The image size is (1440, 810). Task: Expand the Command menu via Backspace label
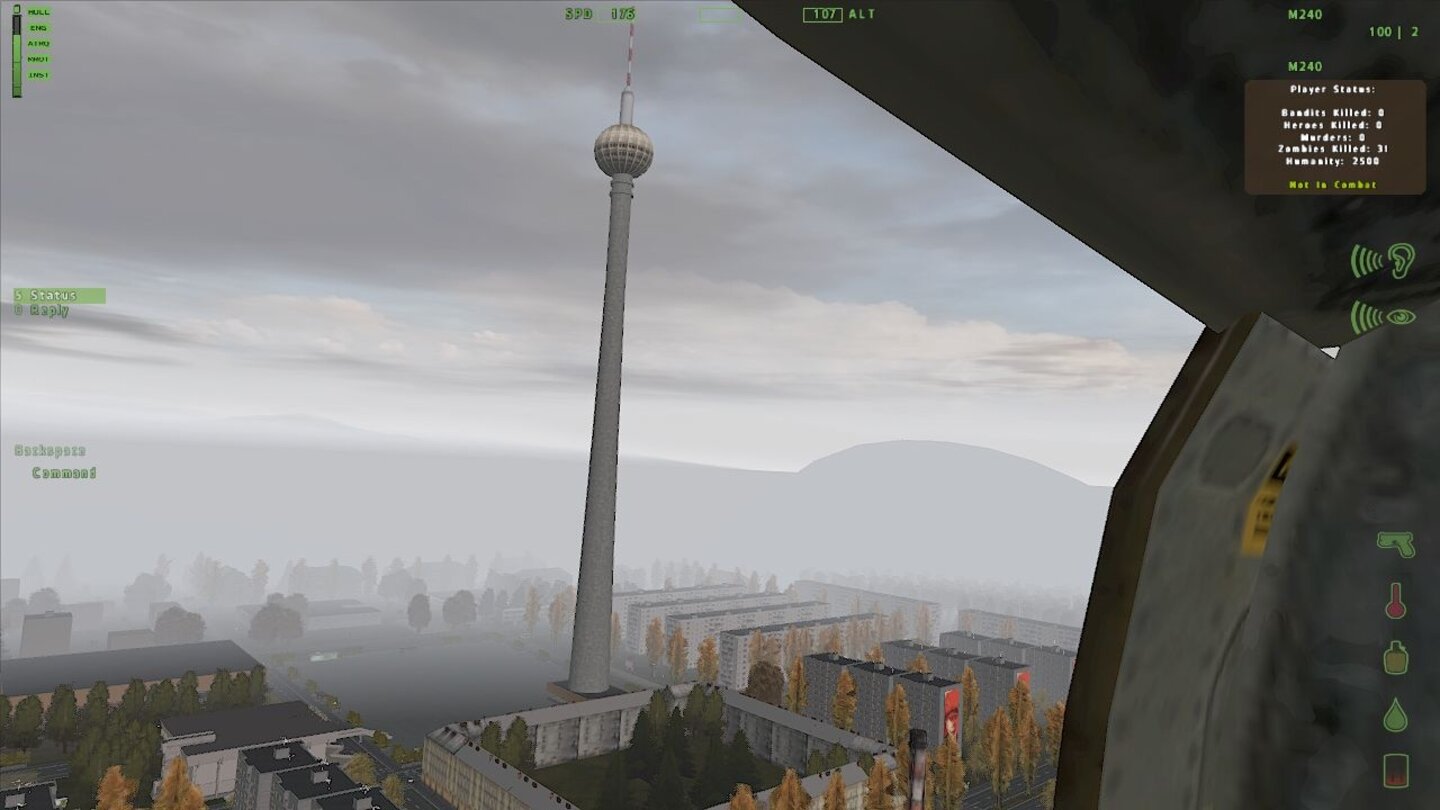[x=51, y=450]
